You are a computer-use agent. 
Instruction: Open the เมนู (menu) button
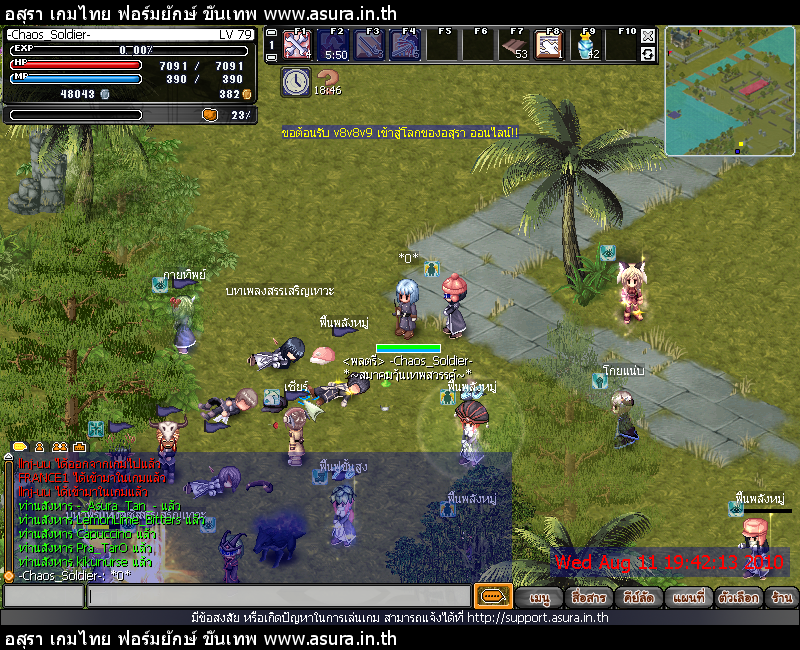coord(540,598)
